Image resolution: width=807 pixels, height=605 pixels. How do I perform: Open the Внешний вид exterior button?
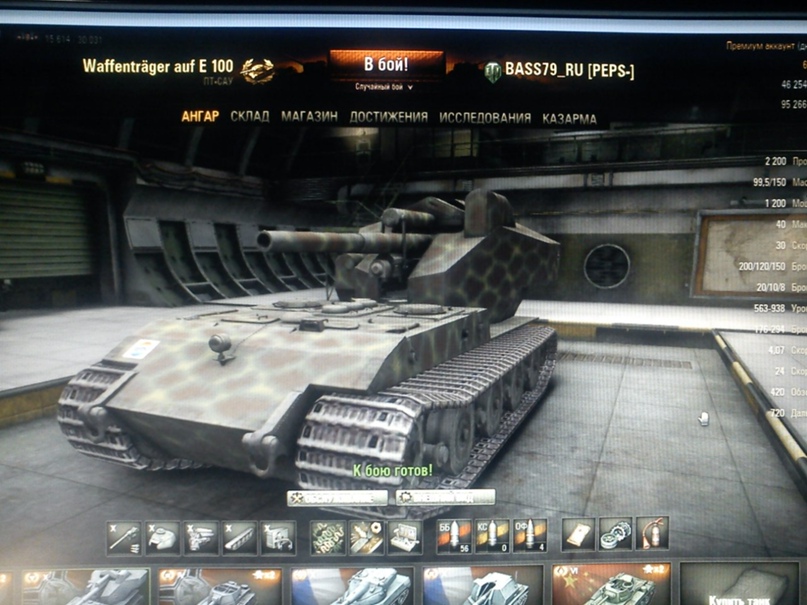(446, 497)
